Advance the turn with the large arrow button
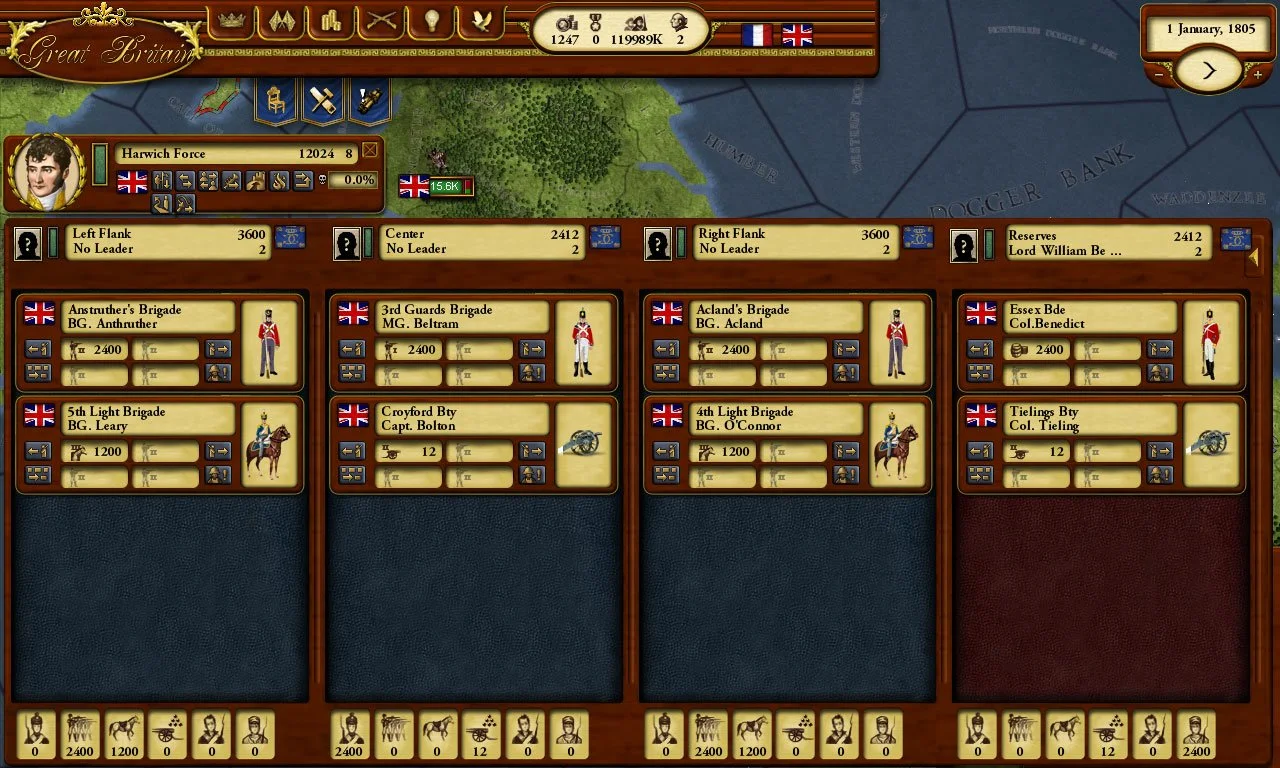1280x768 pixels. pos(1208,70)
